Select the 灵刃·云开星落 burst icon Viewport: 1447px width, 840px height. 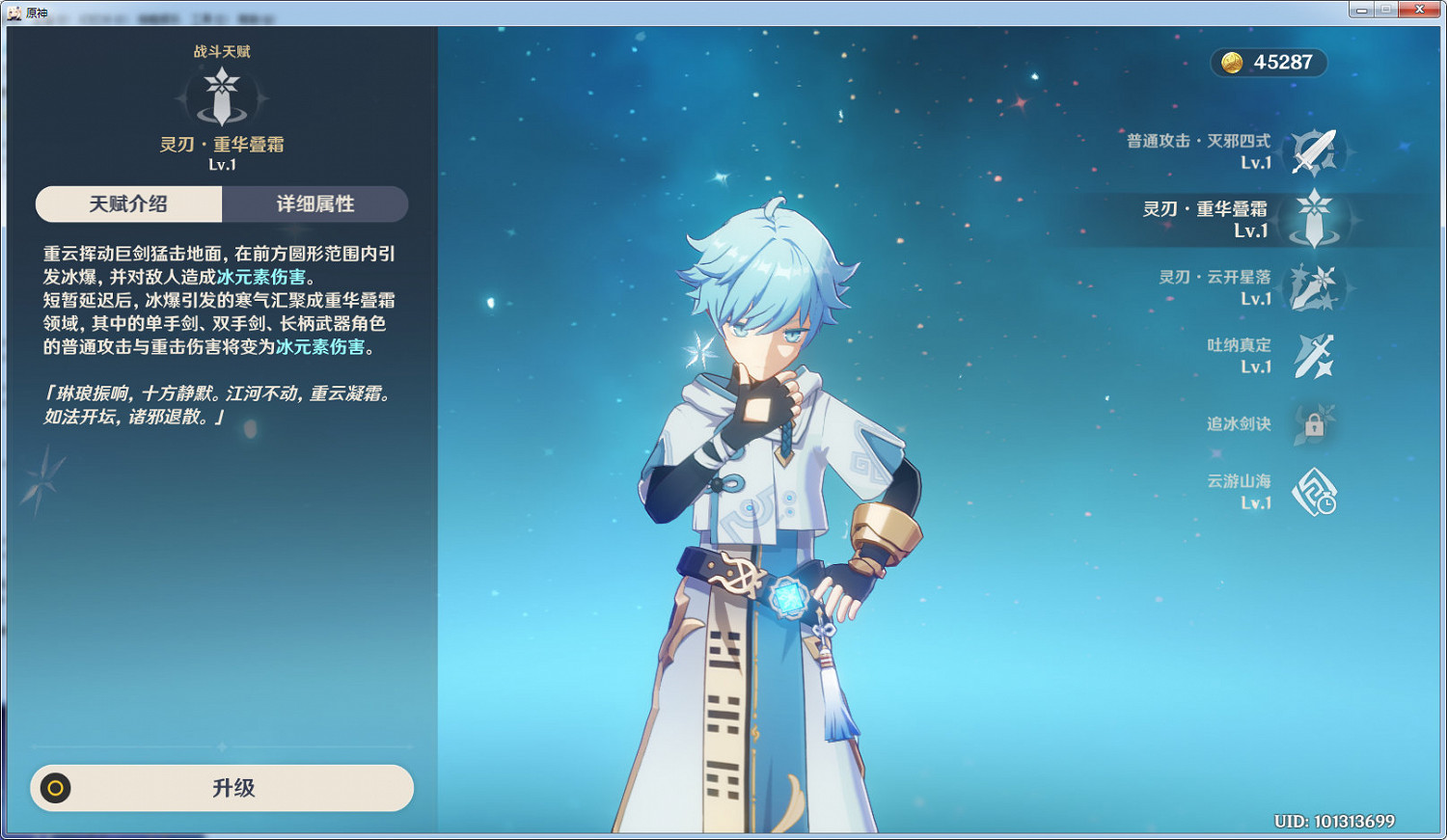point(1315,287)
